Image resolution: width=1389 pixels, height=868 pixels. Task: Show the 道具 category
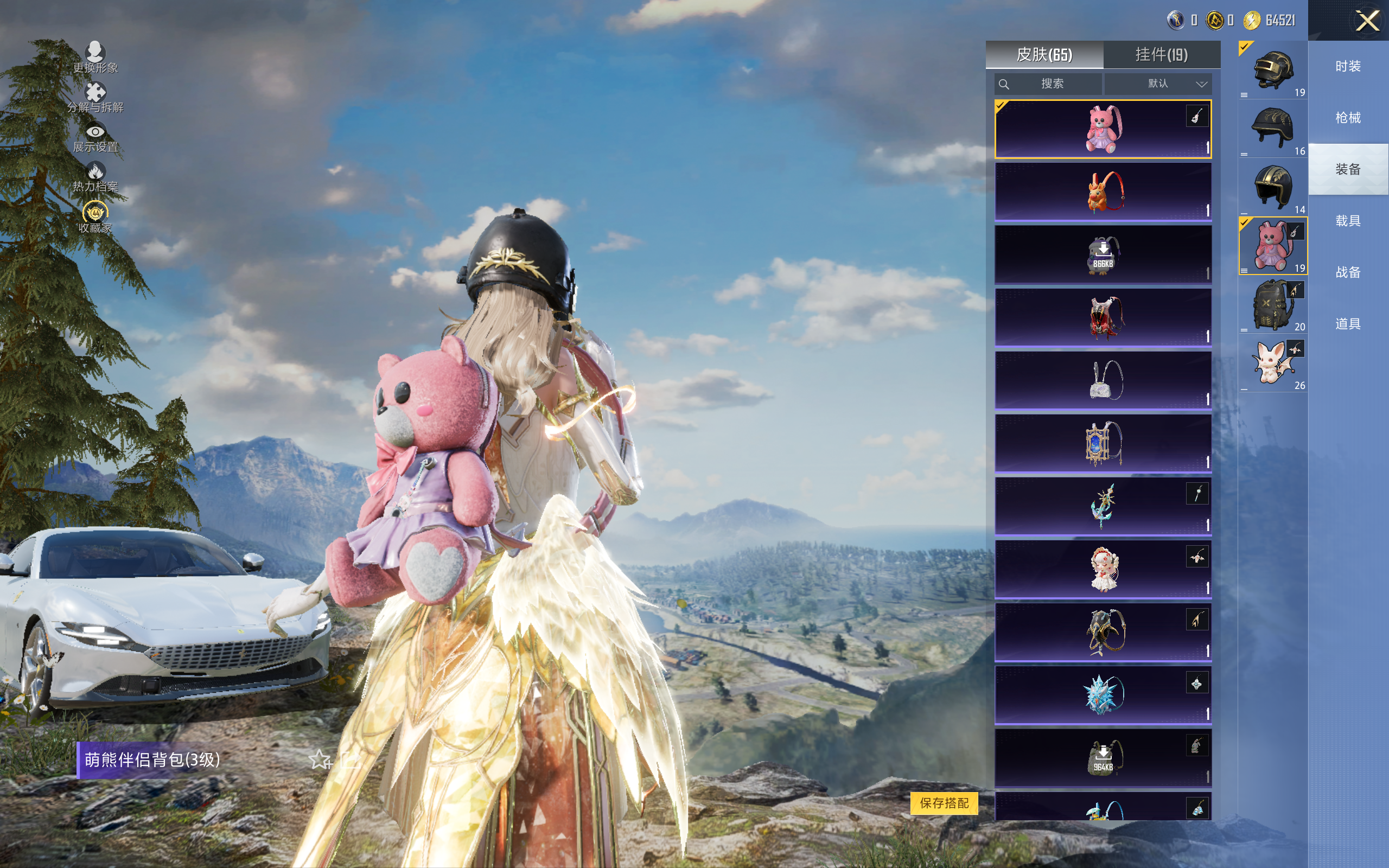click(1348, 324)
